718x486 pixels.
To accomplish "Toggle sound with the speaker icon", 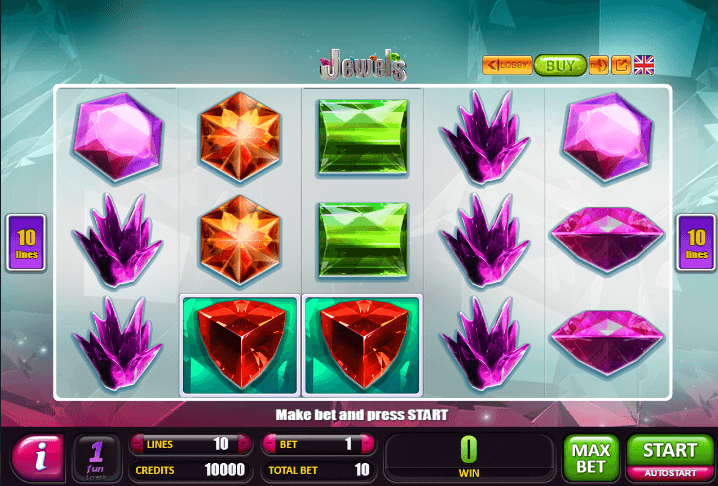I will pos(599,66).
